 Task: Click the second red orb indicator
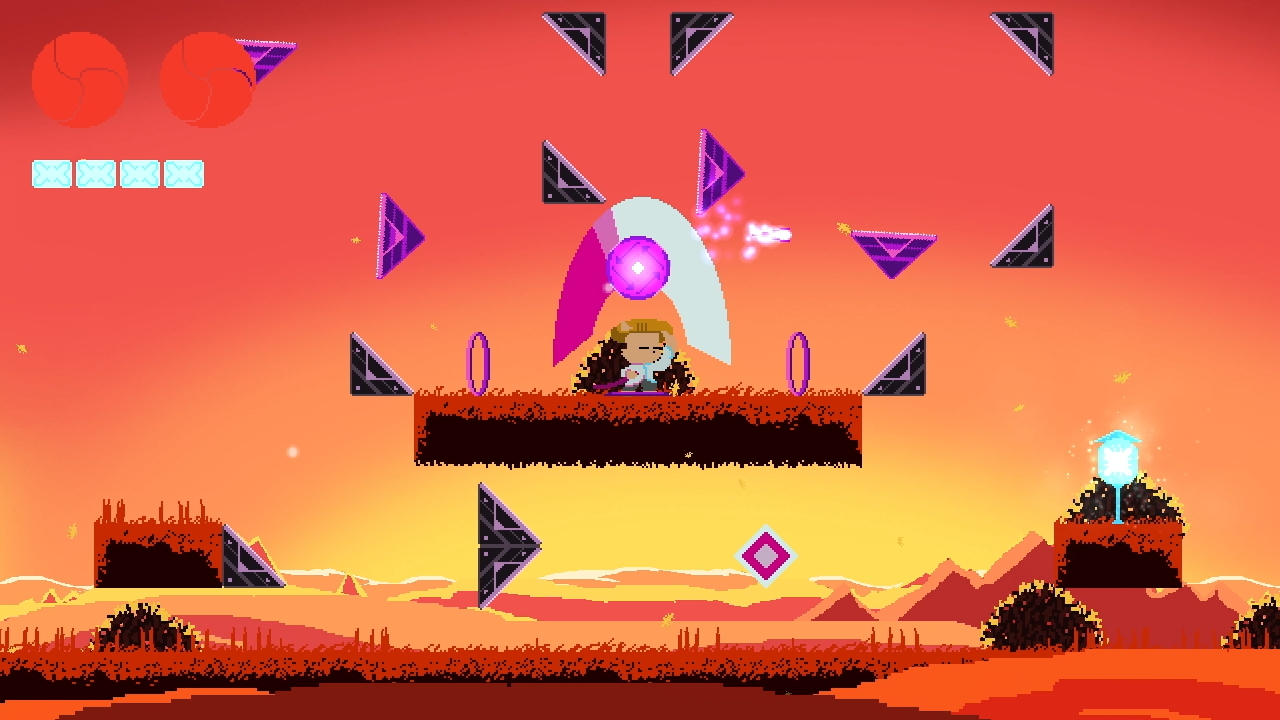tap(208, 78)
